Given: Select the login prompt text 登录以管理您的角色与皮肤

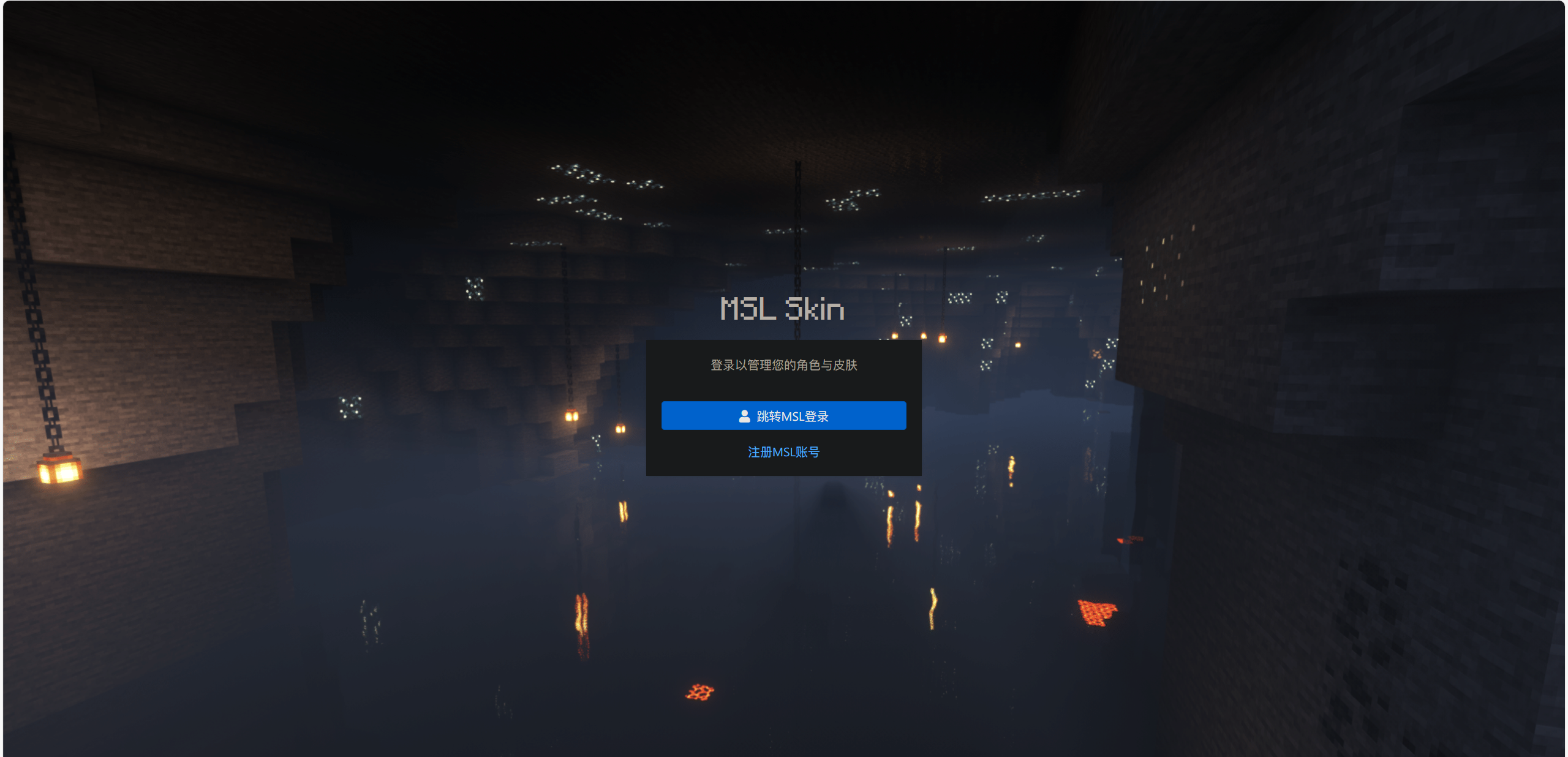Looking at the screenshot, I should [x=784, y=365].
